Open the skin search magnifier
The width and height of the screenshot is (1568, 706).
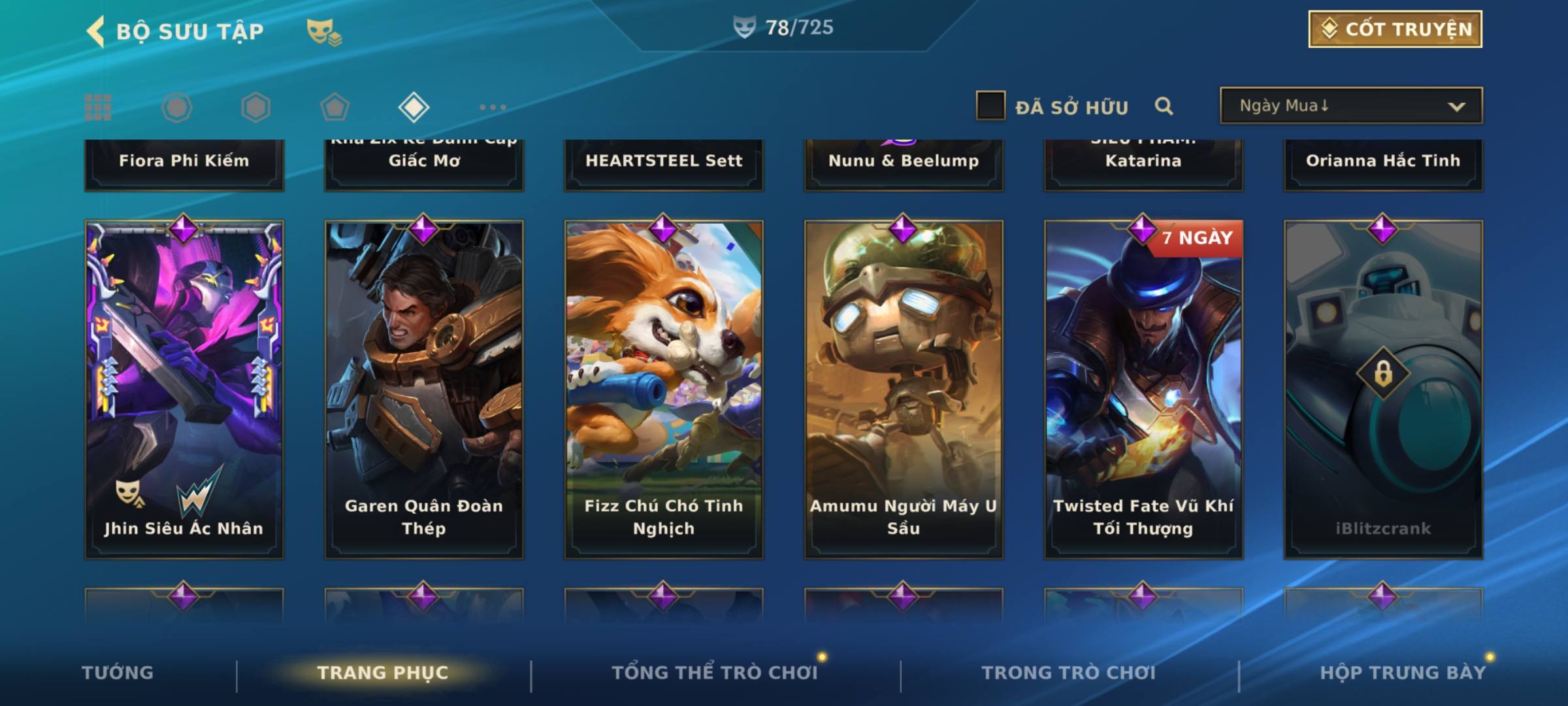pyautogui.click(x=1164, y=106)
